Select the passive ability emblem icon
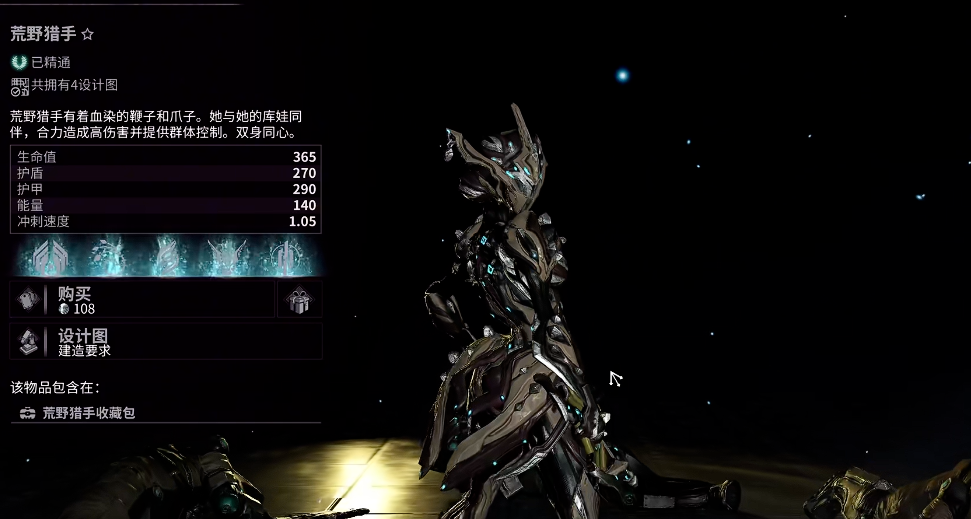The image size is (971, 519). [x=48, y=257]
